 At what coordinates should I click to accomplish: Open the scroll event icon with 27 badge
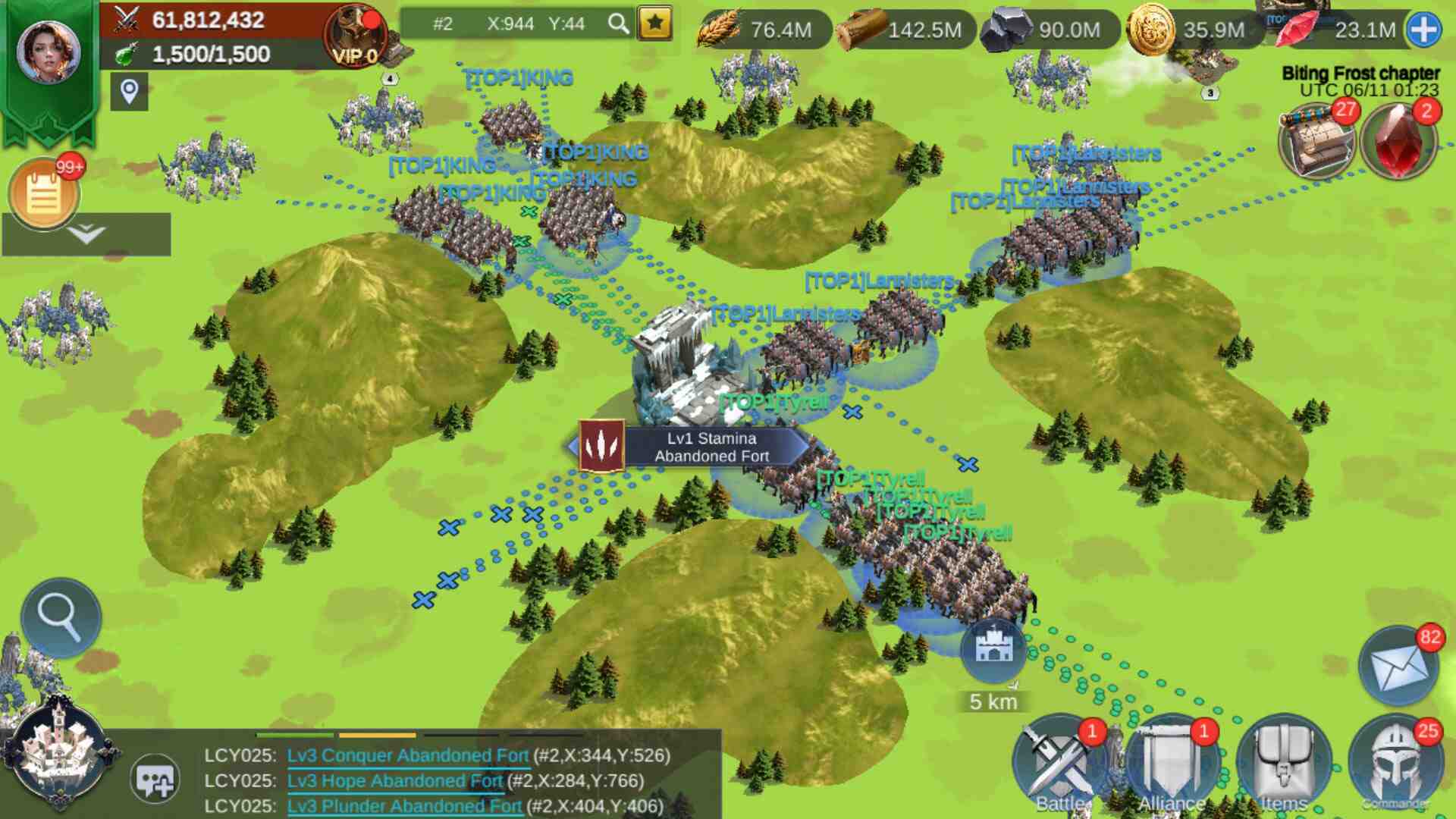point(1316,142)
